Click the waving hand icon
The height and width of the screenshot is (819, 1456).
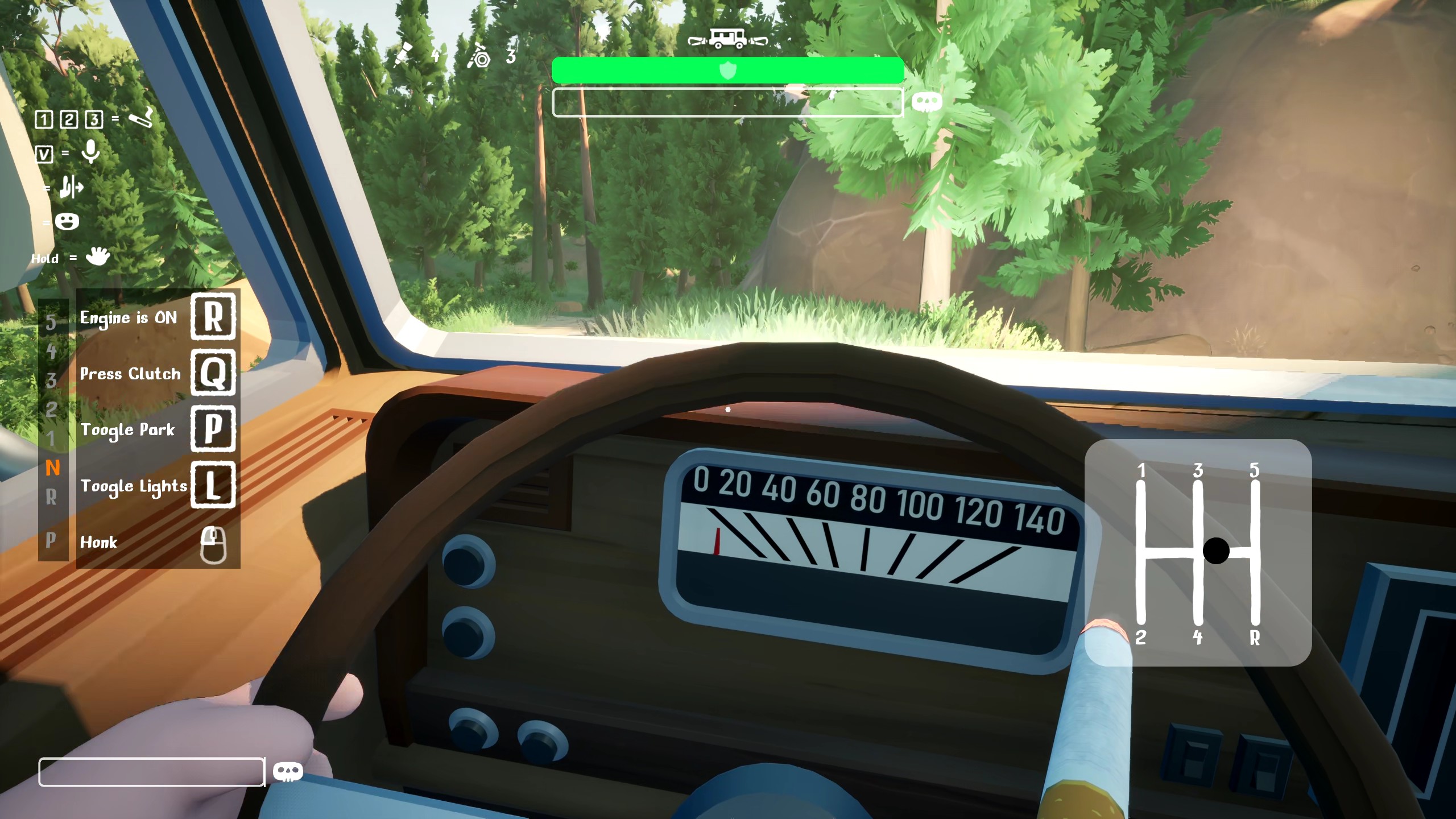pos(97,257)
